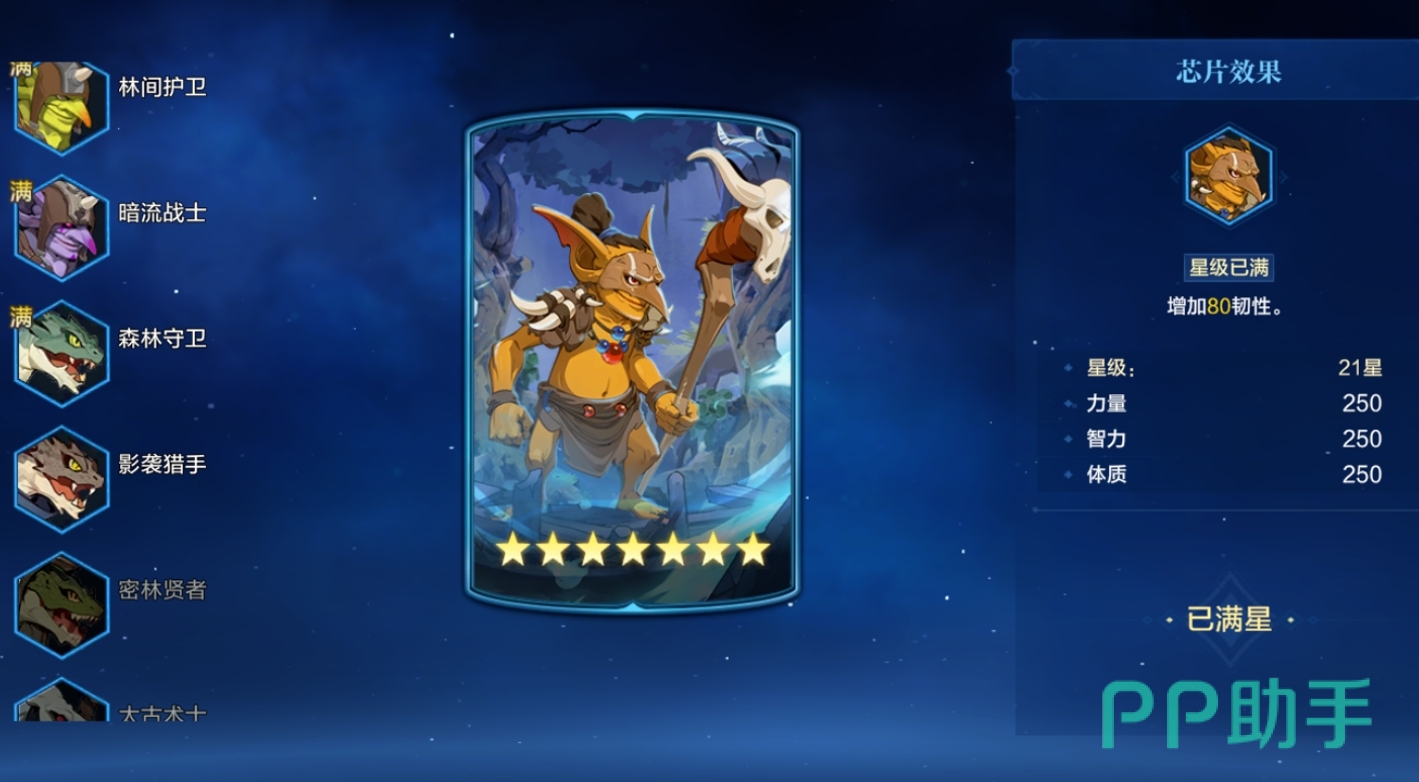Click the seven-star goblin shaman card
This screenshot has height=782, width=1419.
(x=632, y=360)
